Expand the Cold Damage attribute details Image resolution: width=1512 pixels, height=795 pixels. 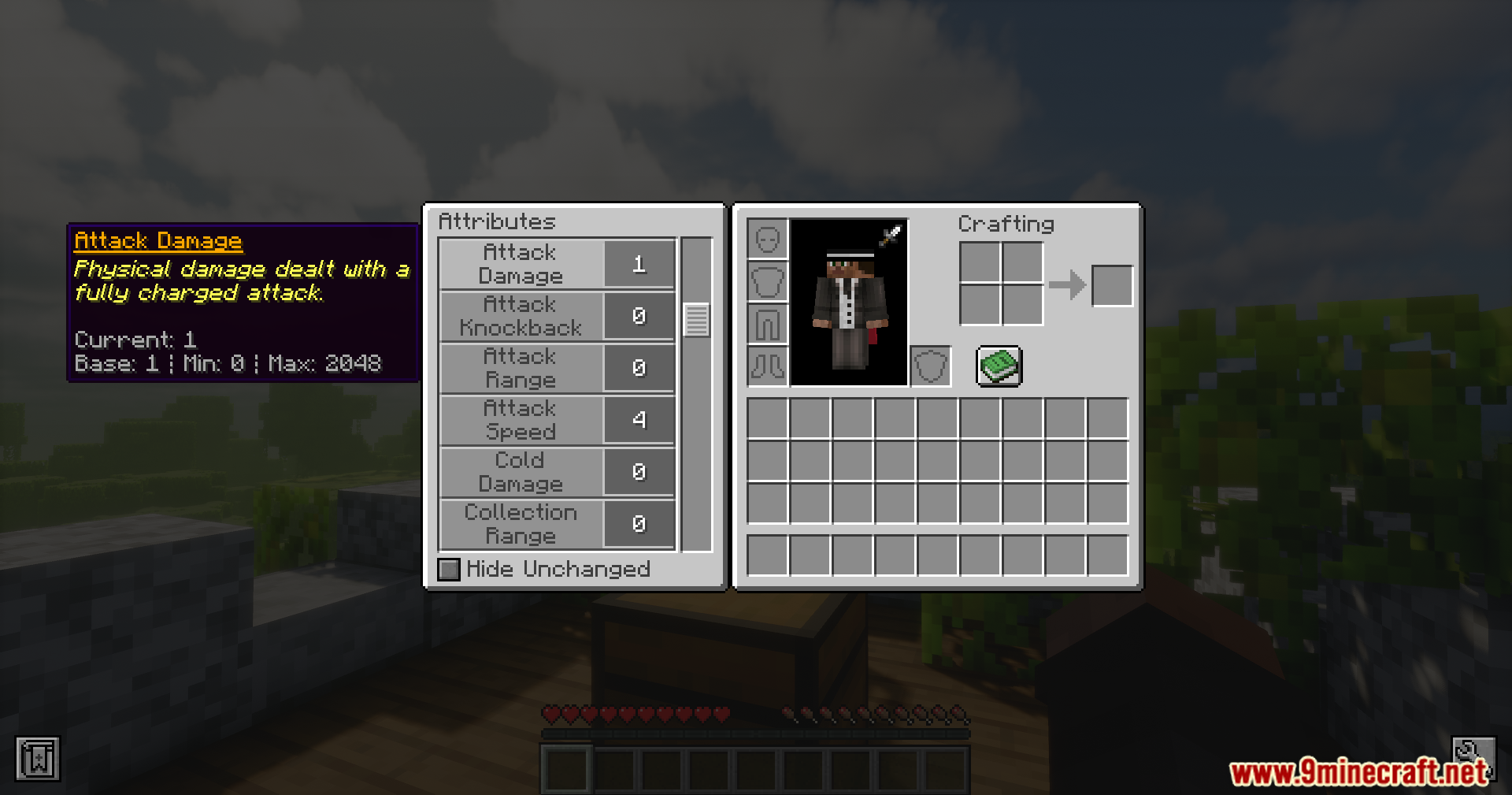point(521,472)
